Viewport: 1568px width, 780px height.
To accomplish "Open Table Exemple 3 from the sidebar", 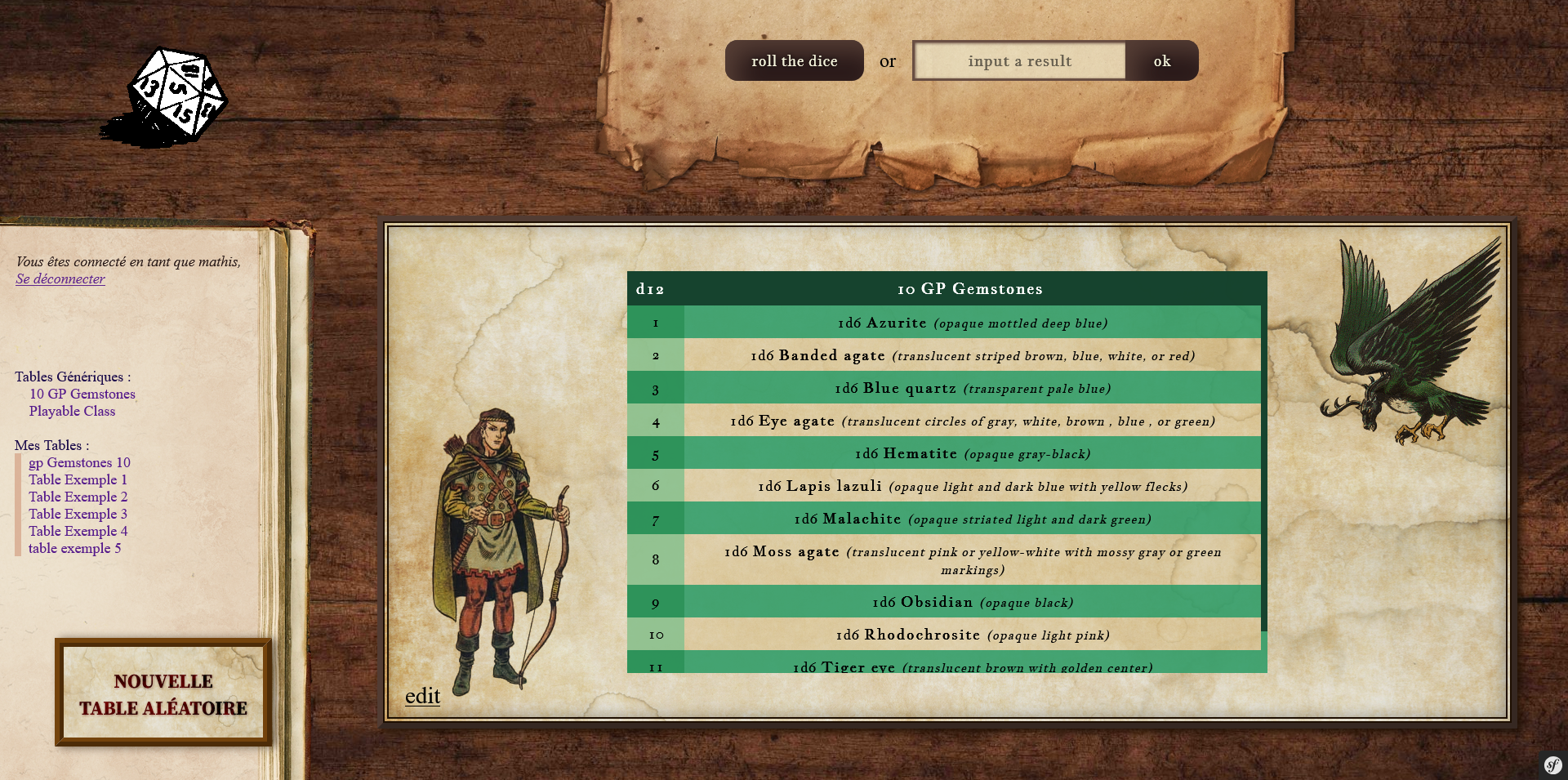I will click(x=78, y=514).
